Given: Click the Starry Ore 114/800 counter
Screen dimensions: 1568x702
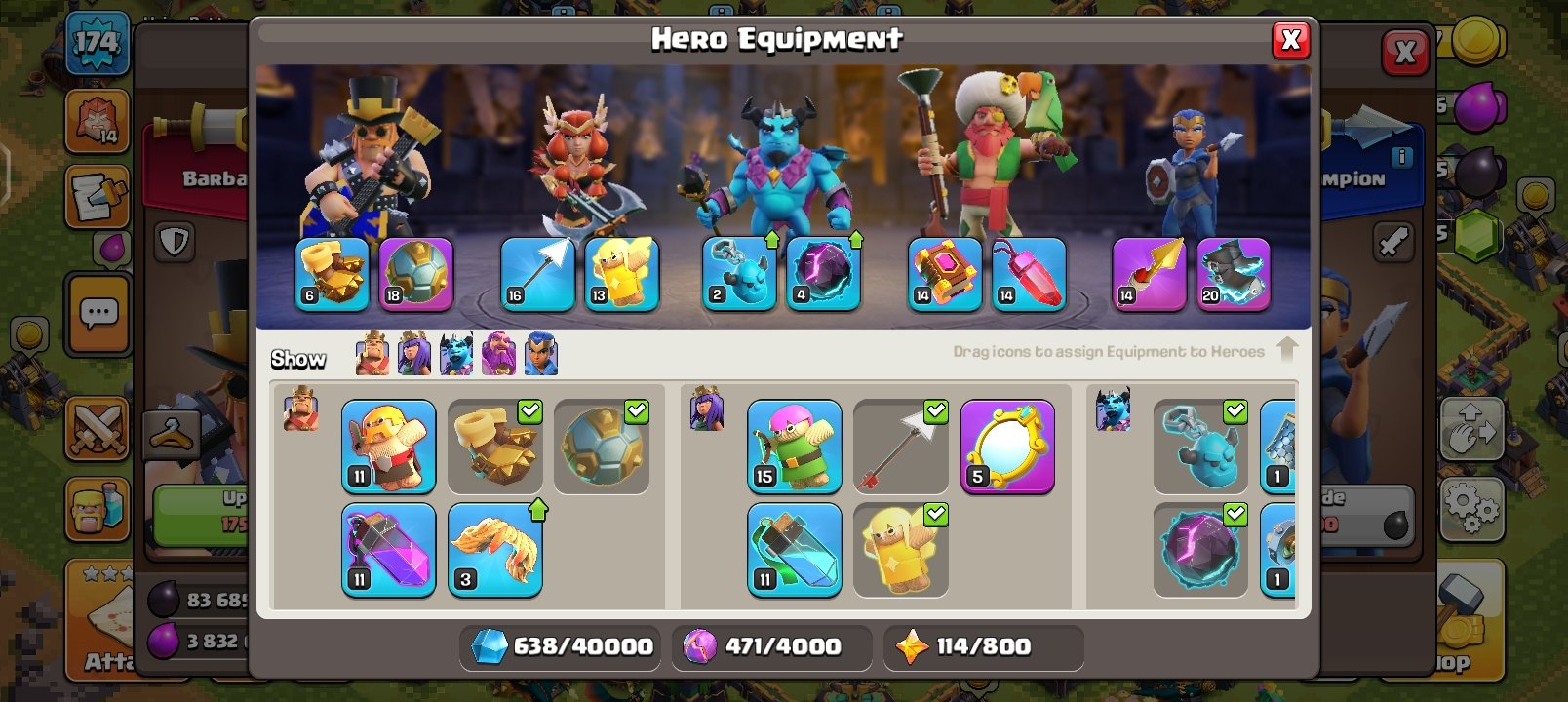Looking at the screenshot, I should click(983, 646).
